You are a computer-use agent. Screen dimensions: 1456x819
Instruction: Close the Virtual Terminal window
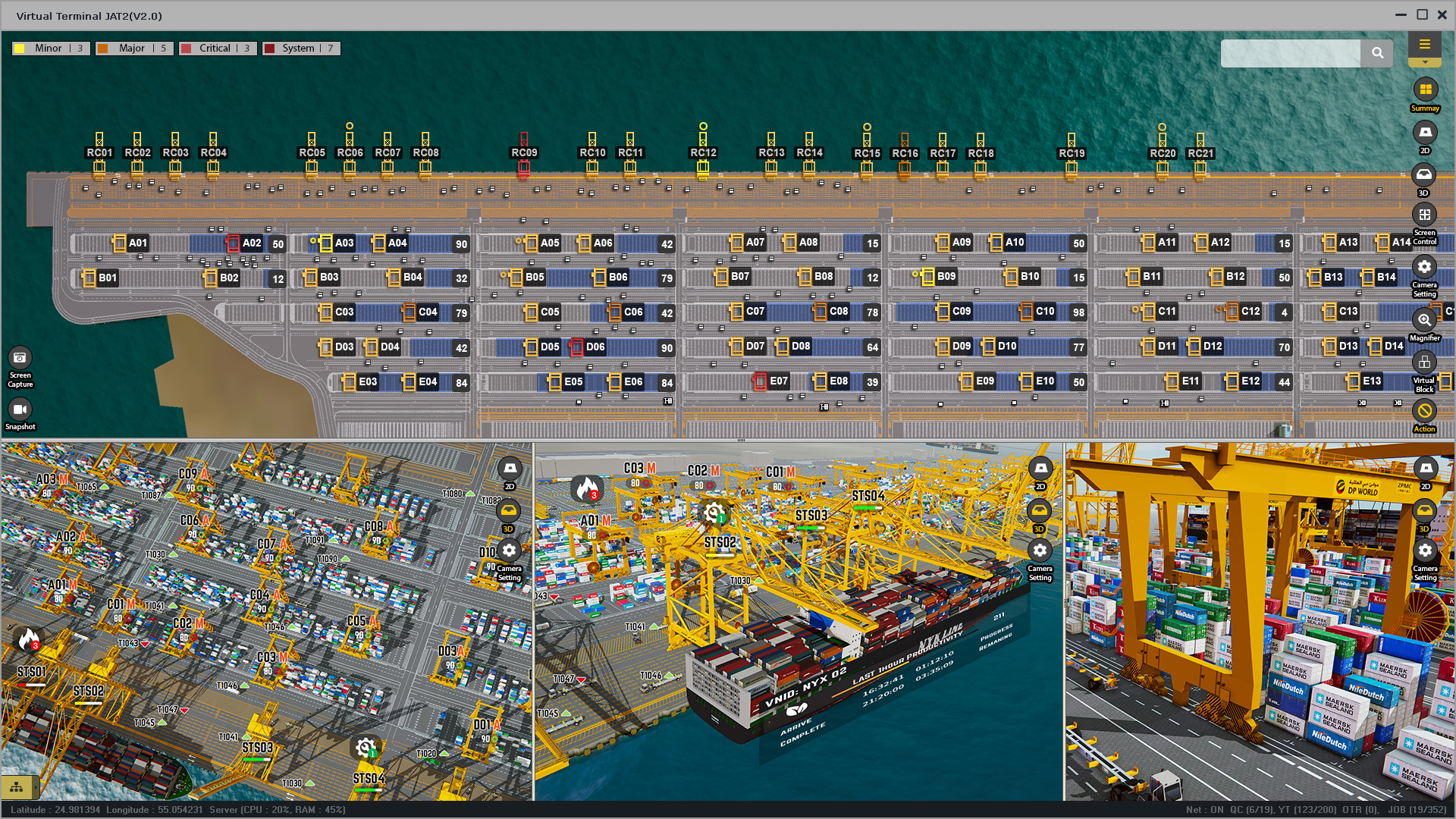tap(1442, 15)
